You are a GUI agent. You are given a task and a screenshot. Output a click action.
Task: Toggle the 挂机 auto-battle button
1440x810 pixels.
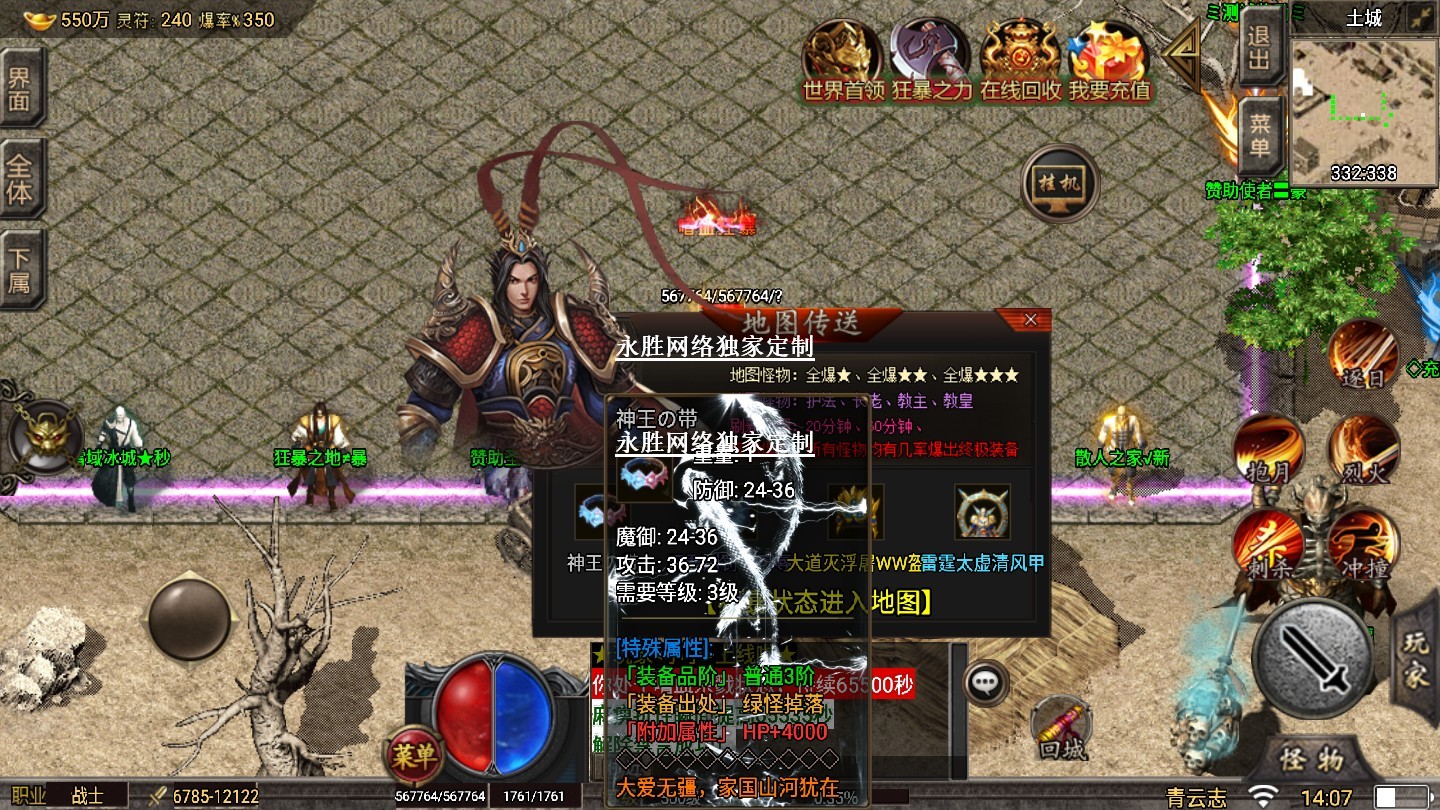click(1060, 184)
